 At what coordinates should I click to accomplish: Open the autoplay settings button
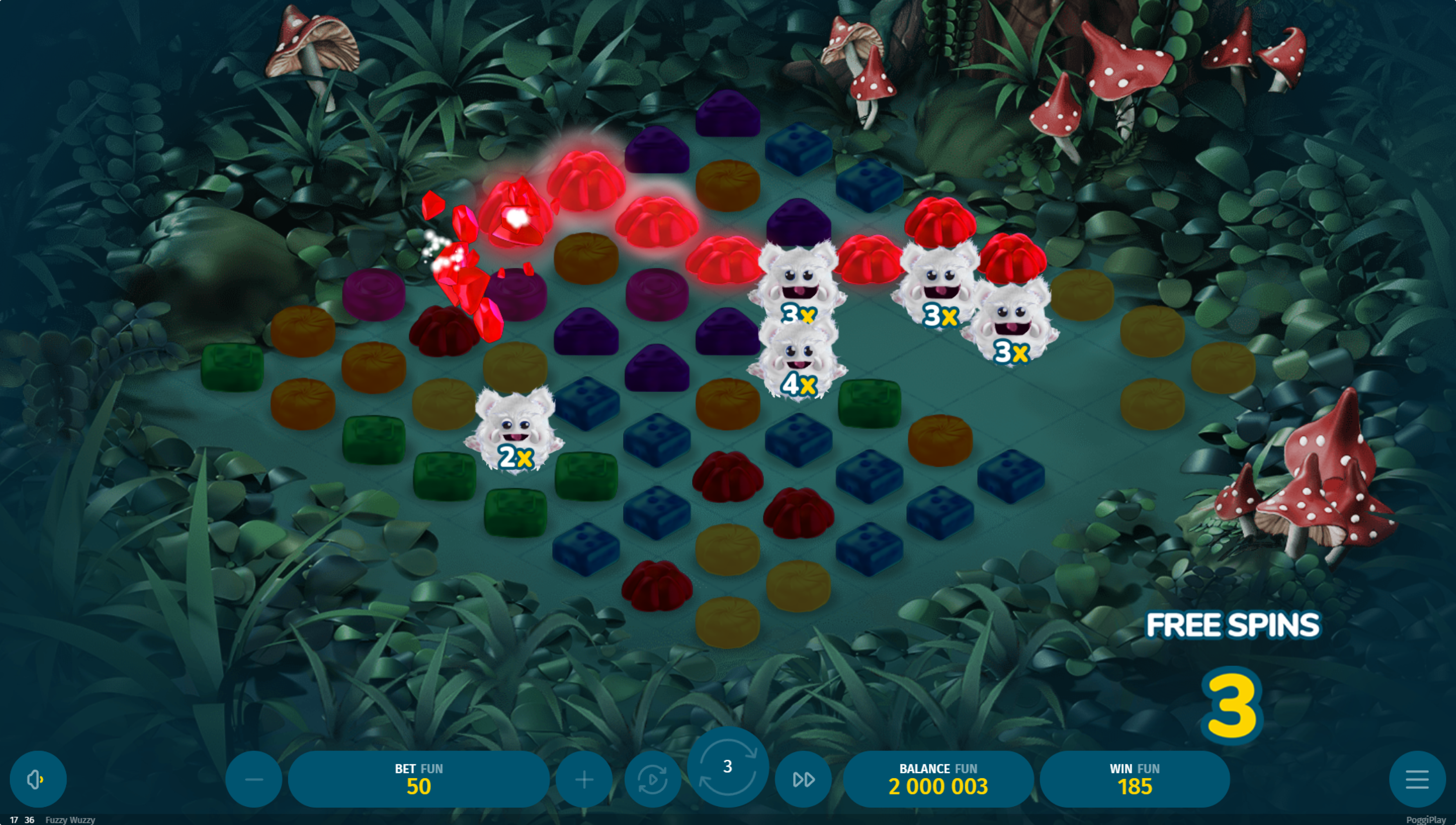click(652, 780)
